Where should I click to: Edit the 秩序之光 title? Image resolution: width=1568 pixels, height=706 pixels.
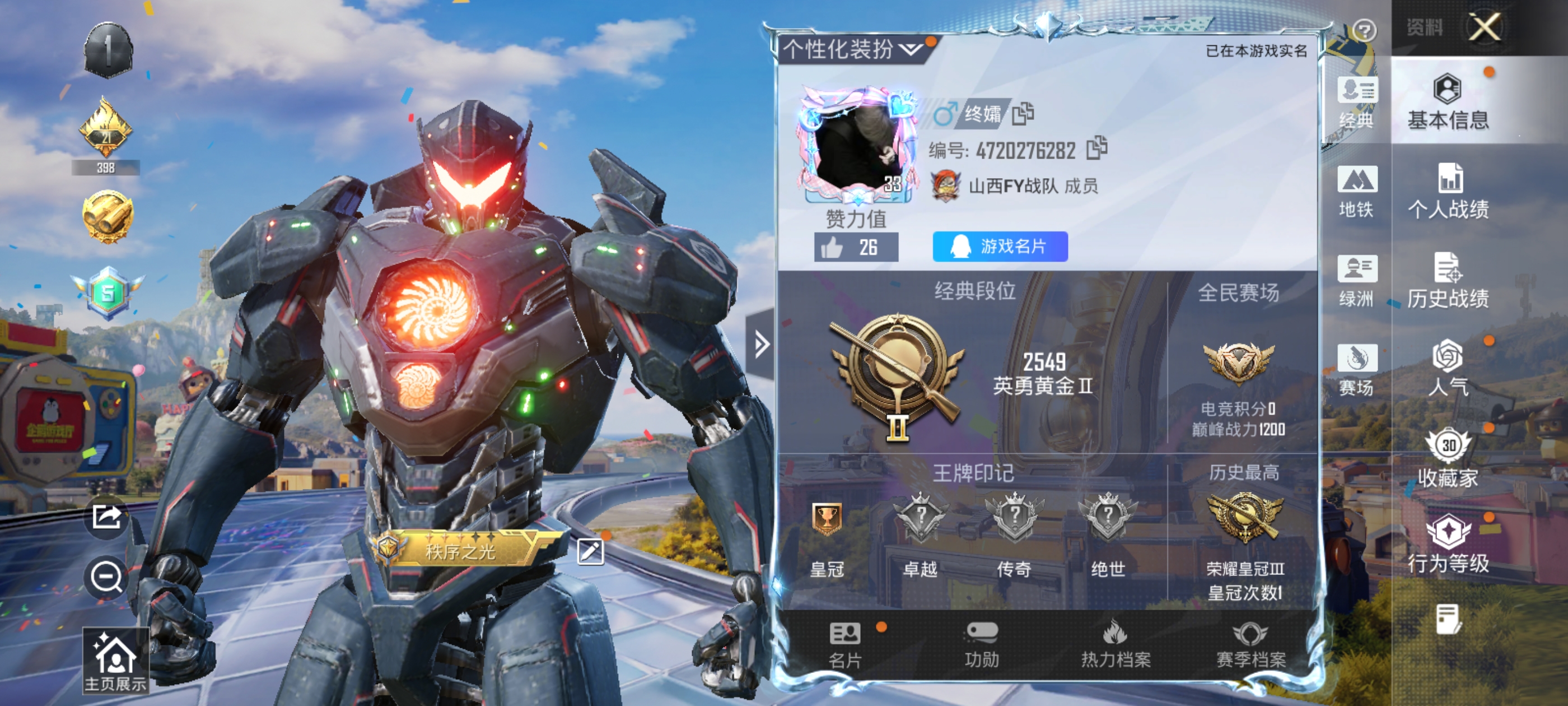pyautogui.click(x=590, y=552)
